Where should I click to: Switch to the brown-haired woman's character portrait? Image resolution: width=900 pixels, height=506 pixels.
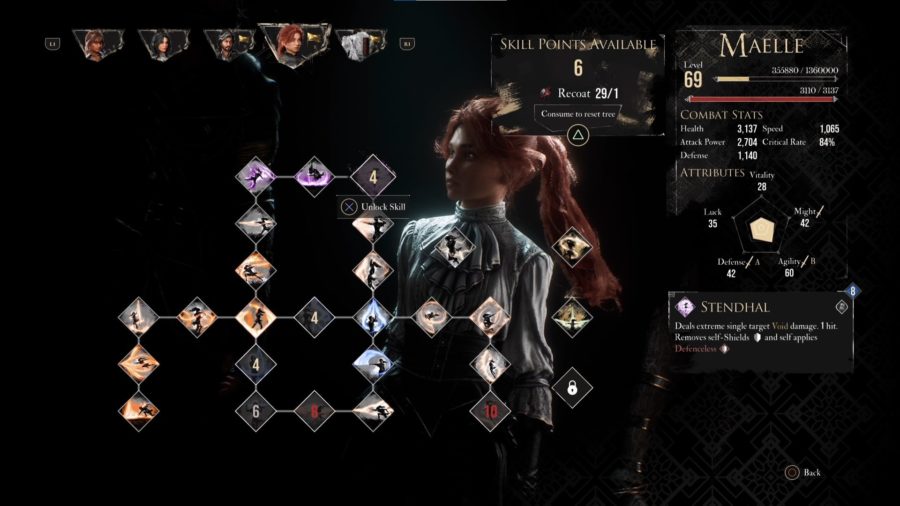[98, 43]
